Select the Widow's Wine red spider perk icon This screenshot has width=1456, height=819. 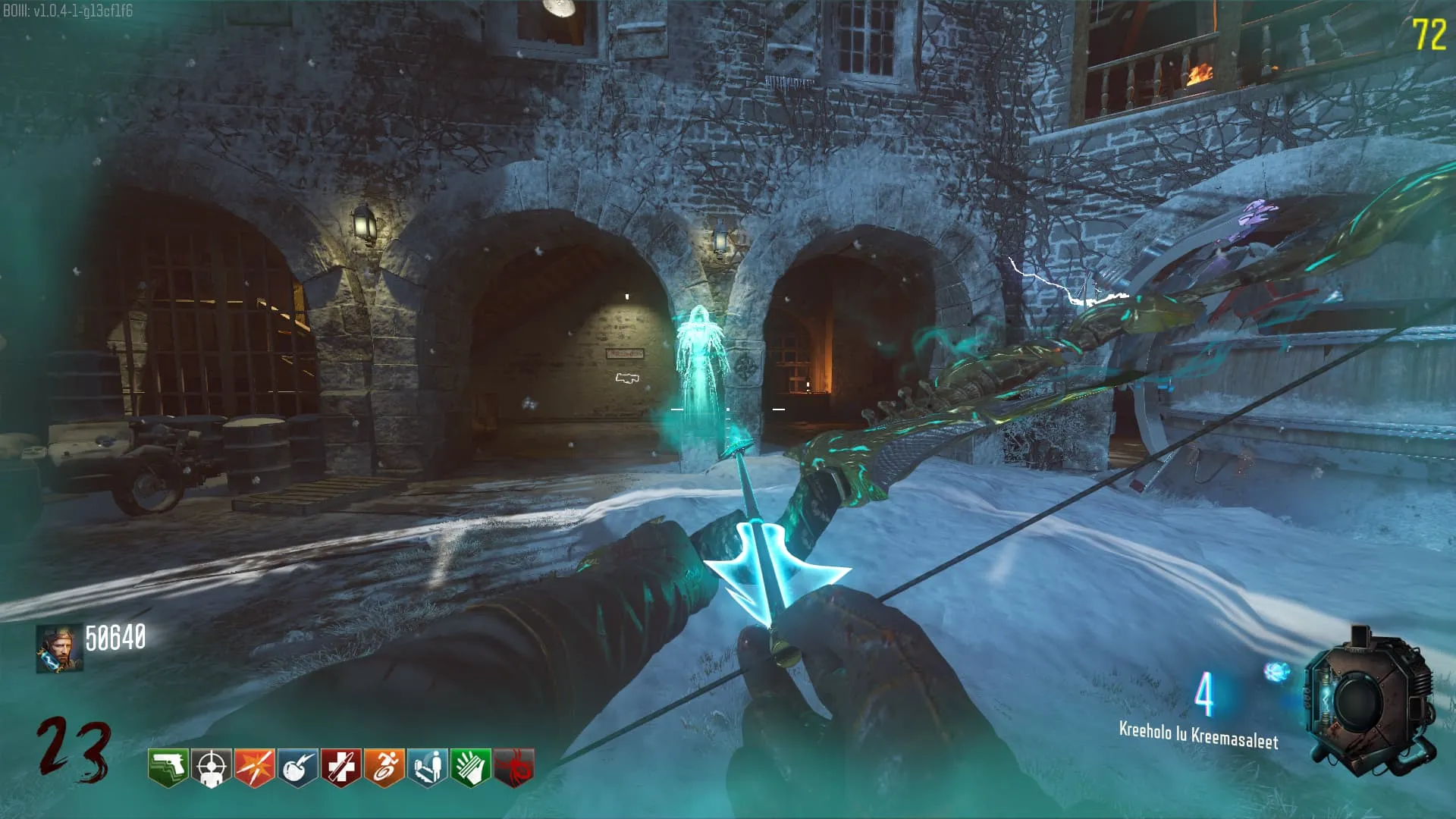pos(514,768)
